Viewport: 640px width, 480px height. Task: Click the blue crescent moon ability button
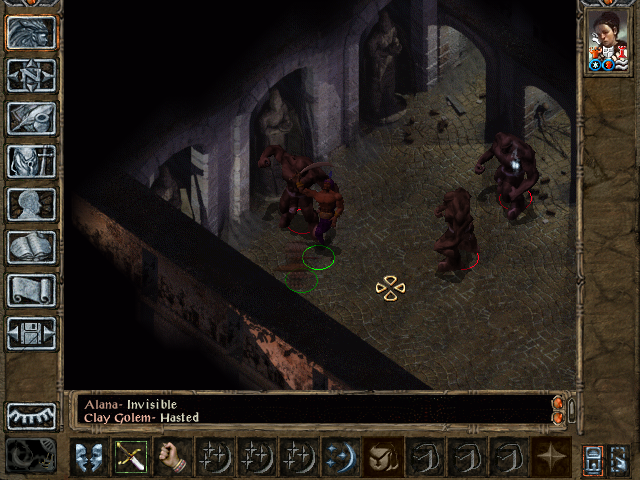pos(342,457)
